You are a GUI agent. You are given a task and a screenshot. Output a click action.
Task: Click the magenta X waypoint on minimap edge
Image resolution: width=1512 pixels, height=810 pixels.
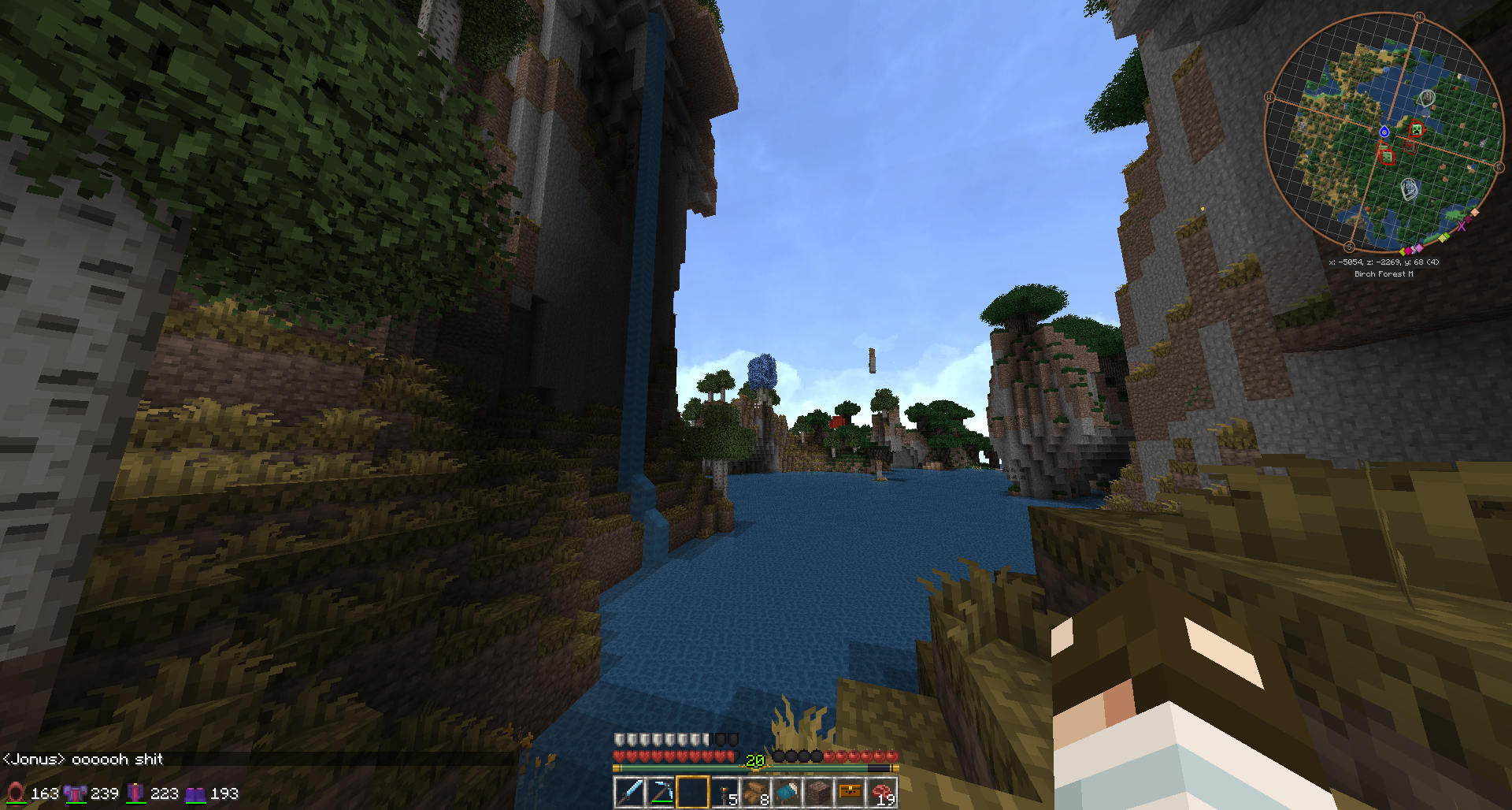pyautogui.click(x=1462, y=226)
